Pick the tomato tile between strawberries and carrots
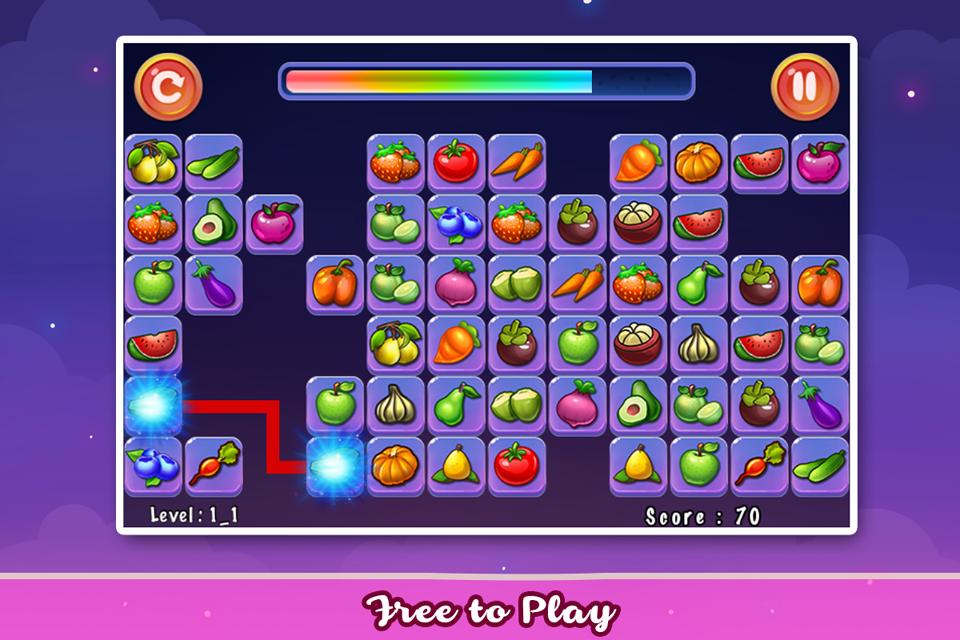The height and width of the screenshot is (640, 960). (456, 163)
